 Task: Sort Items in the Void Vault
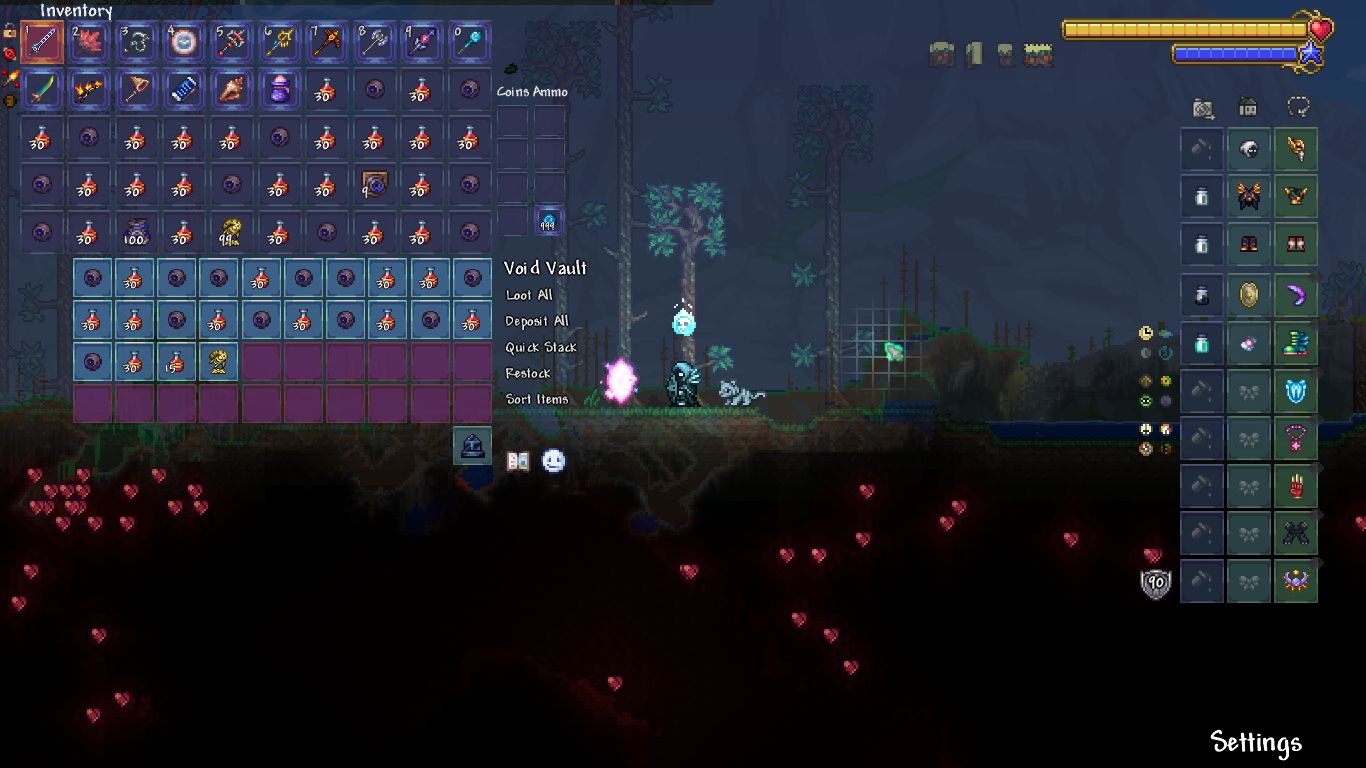[x=537, y=400]
